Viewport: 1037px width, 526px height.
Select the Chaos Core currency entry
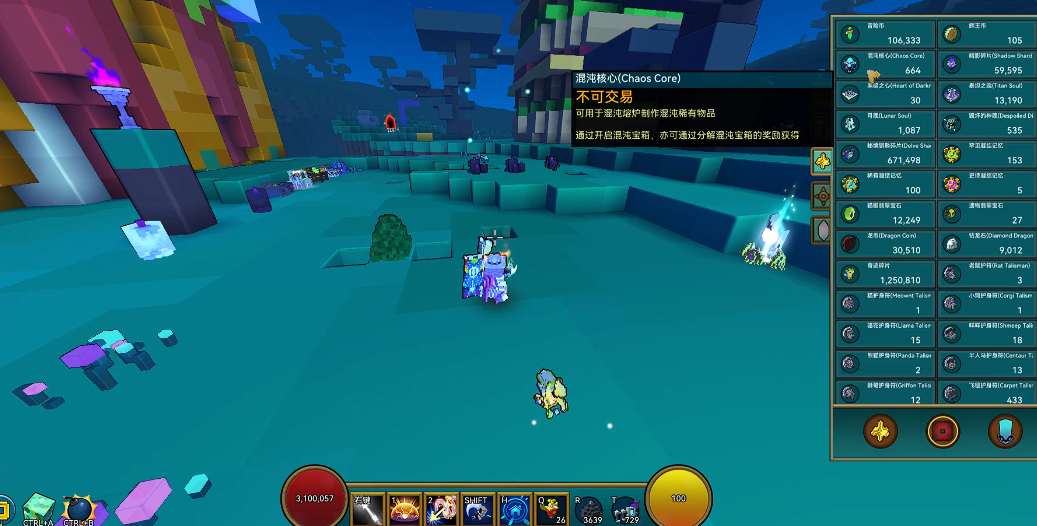point(885,64)
